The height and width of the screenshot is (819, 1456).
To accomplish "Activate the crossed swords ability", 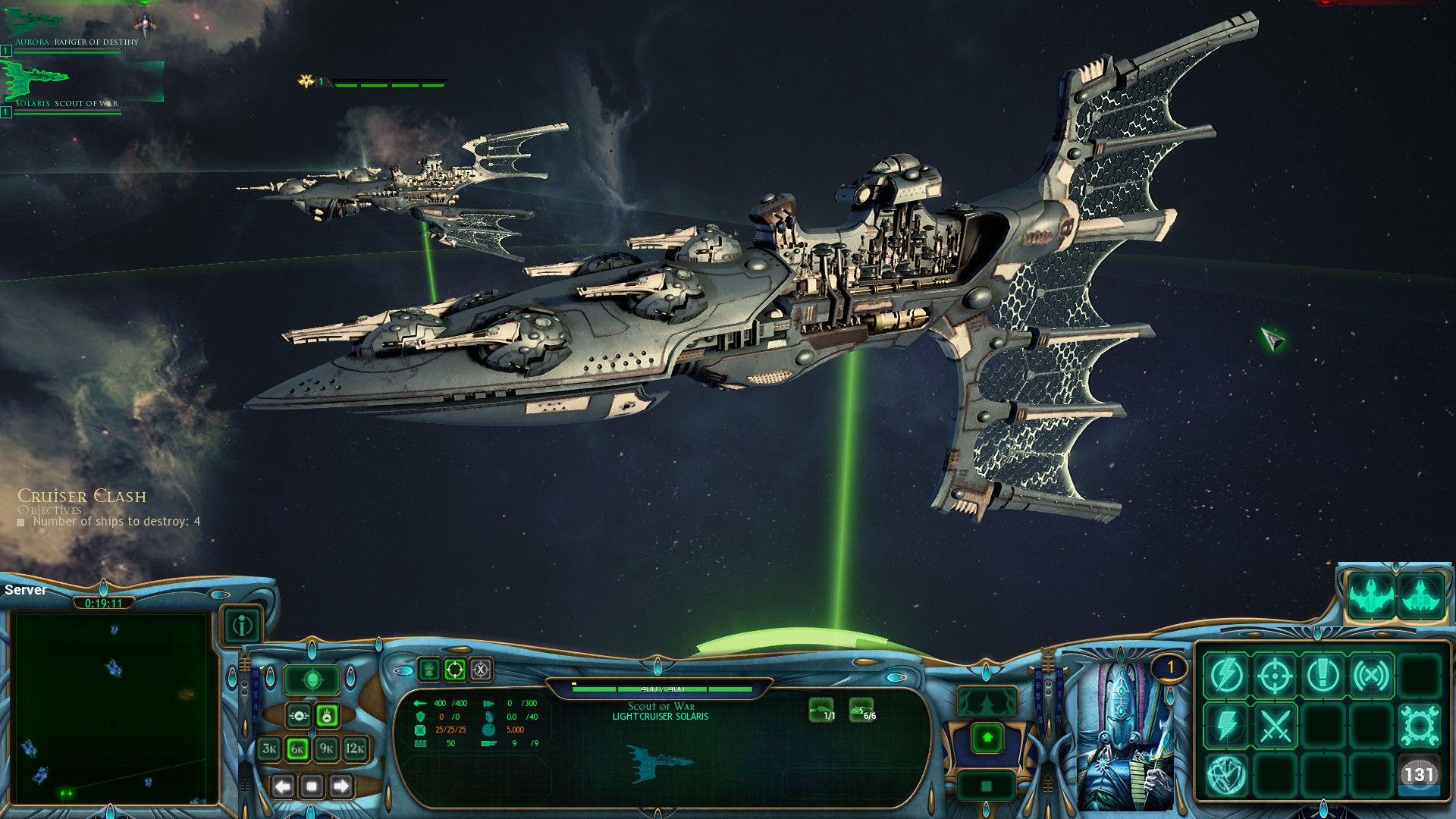I will pyautogui.click(x=1275, y=725).
